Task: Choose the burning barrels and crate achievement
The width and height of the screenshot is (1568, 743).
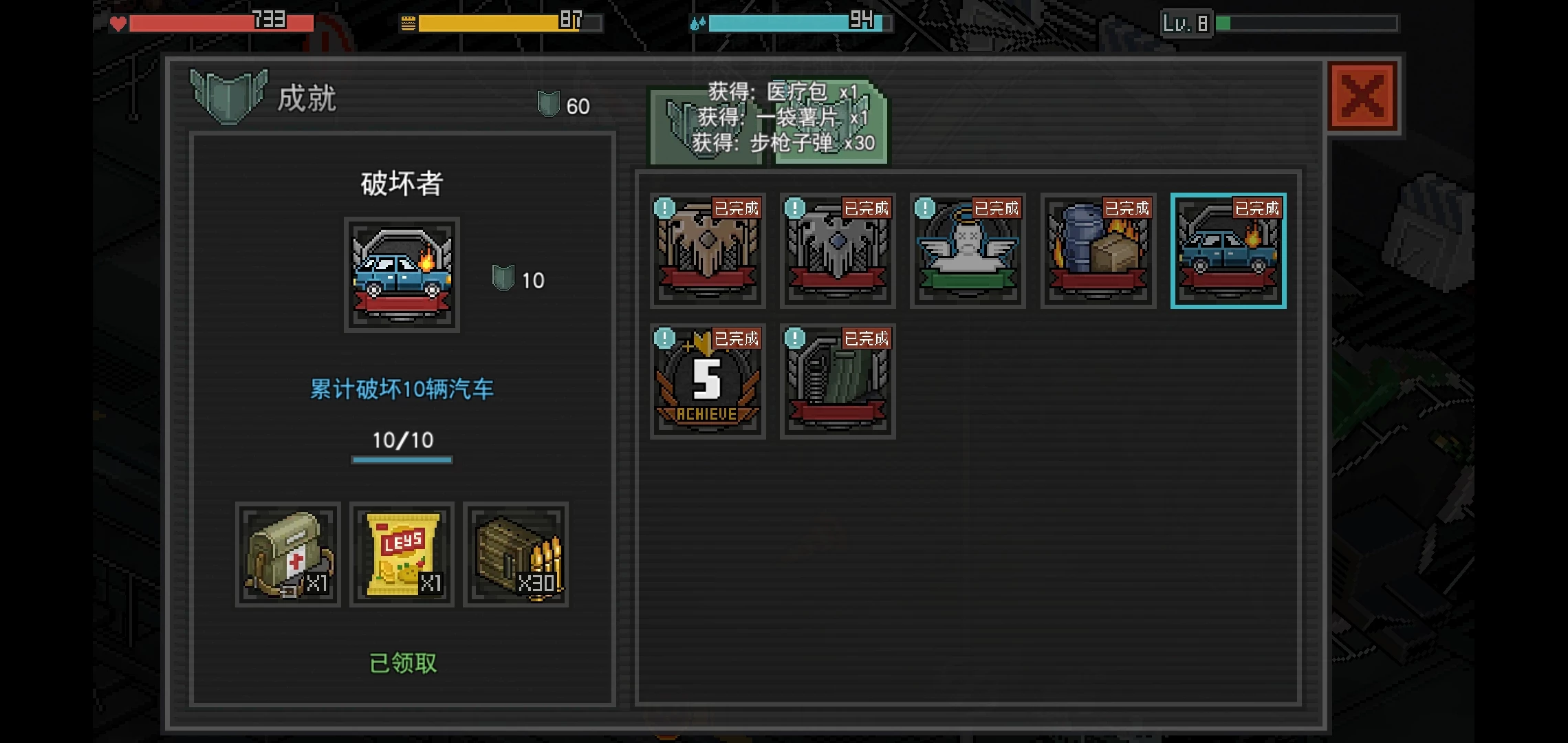Action: point(1098,251)
